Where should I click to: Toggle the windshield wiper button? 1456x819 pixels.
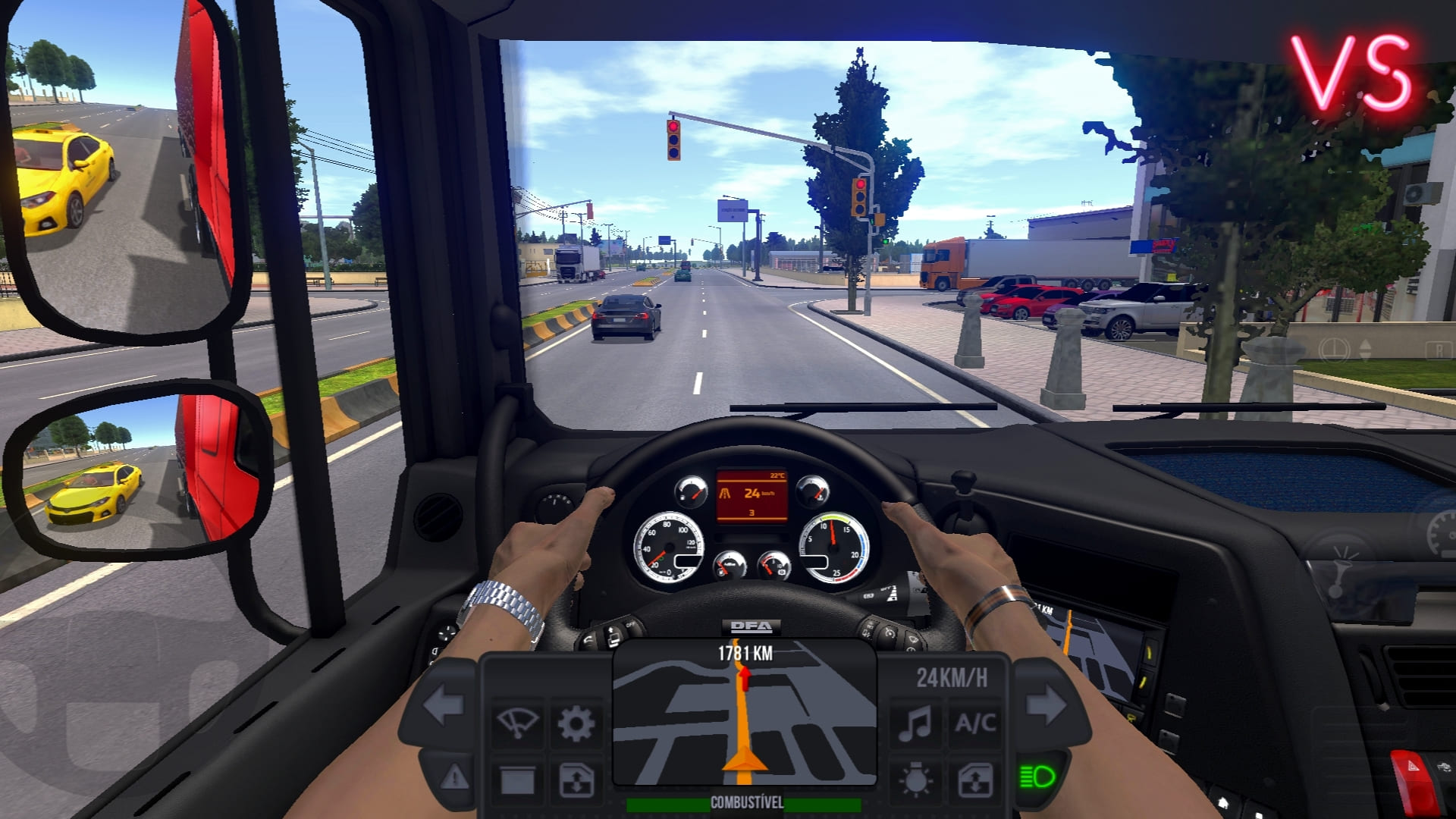click(517, 723)
